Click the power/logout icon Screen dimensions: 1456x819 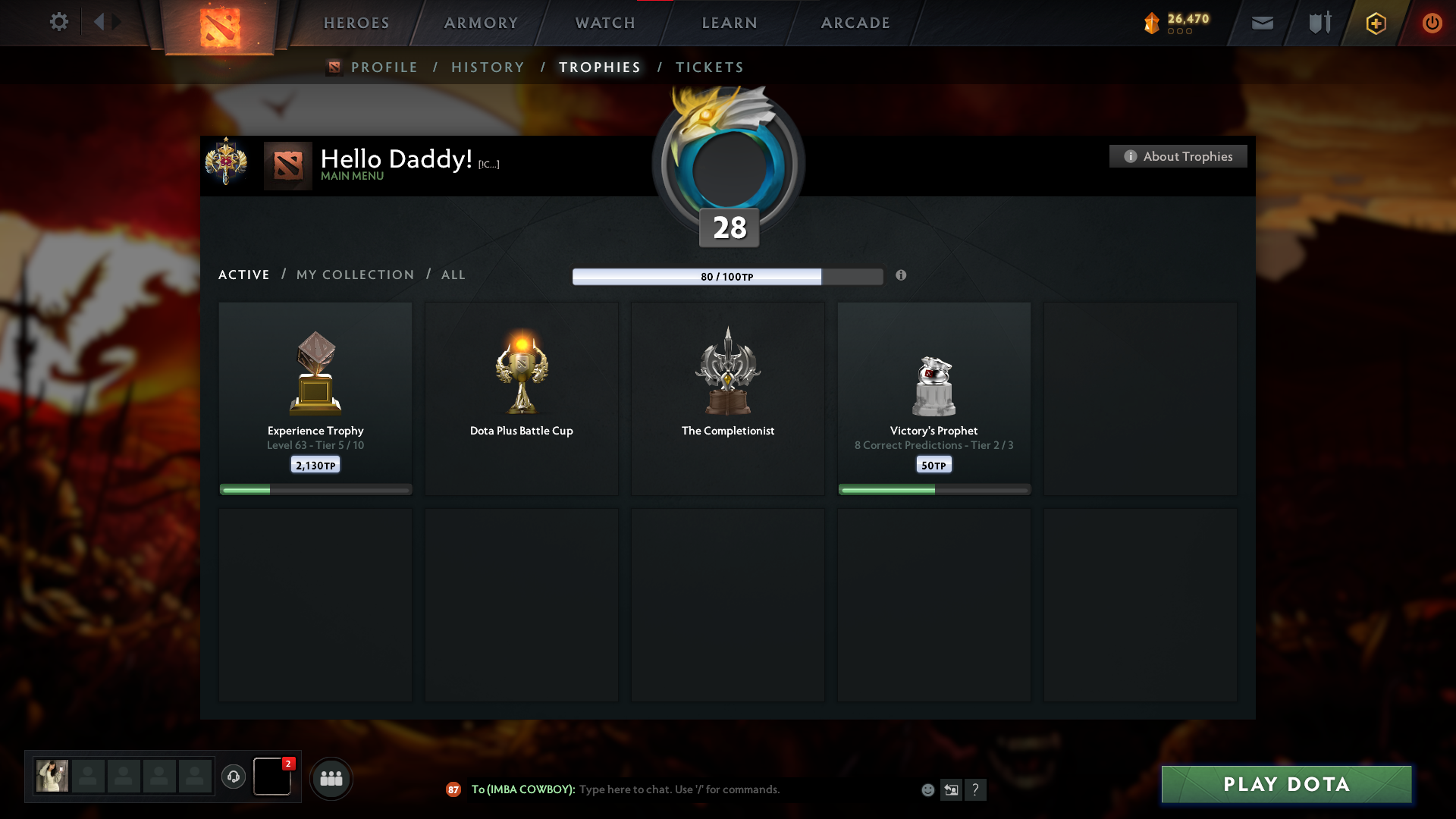[1432, 23]
